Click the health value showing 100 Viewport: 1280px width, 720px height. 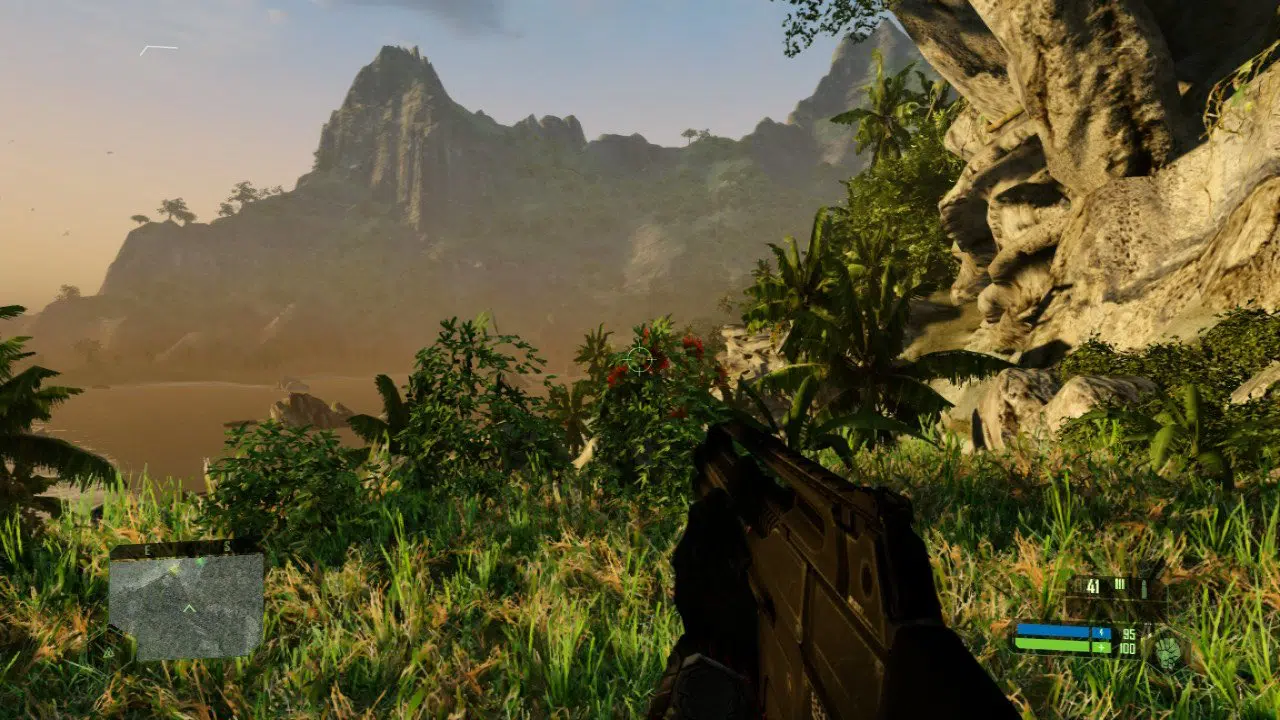[x=1127, y=648]
